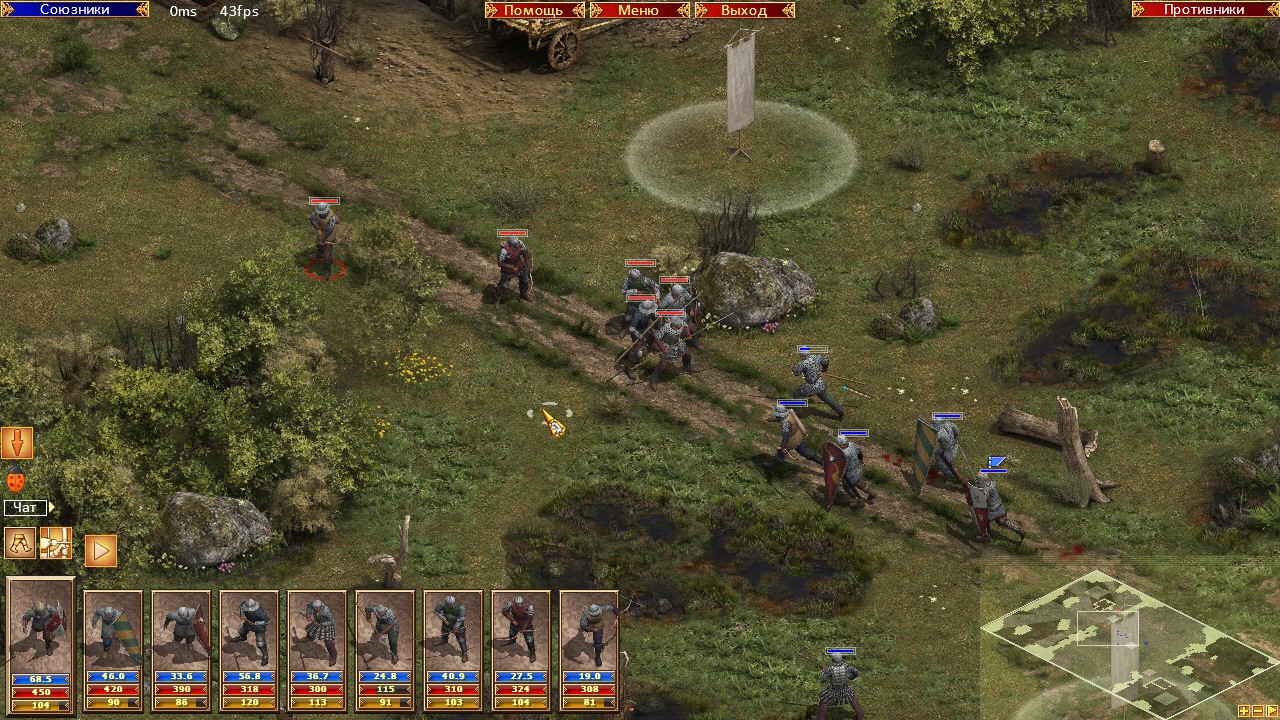Image resolution: width=1280 pixels, height=720 pixels.
Task: Toggle the formation command icon
Action: pyautogui.click(x=56, y=543)
